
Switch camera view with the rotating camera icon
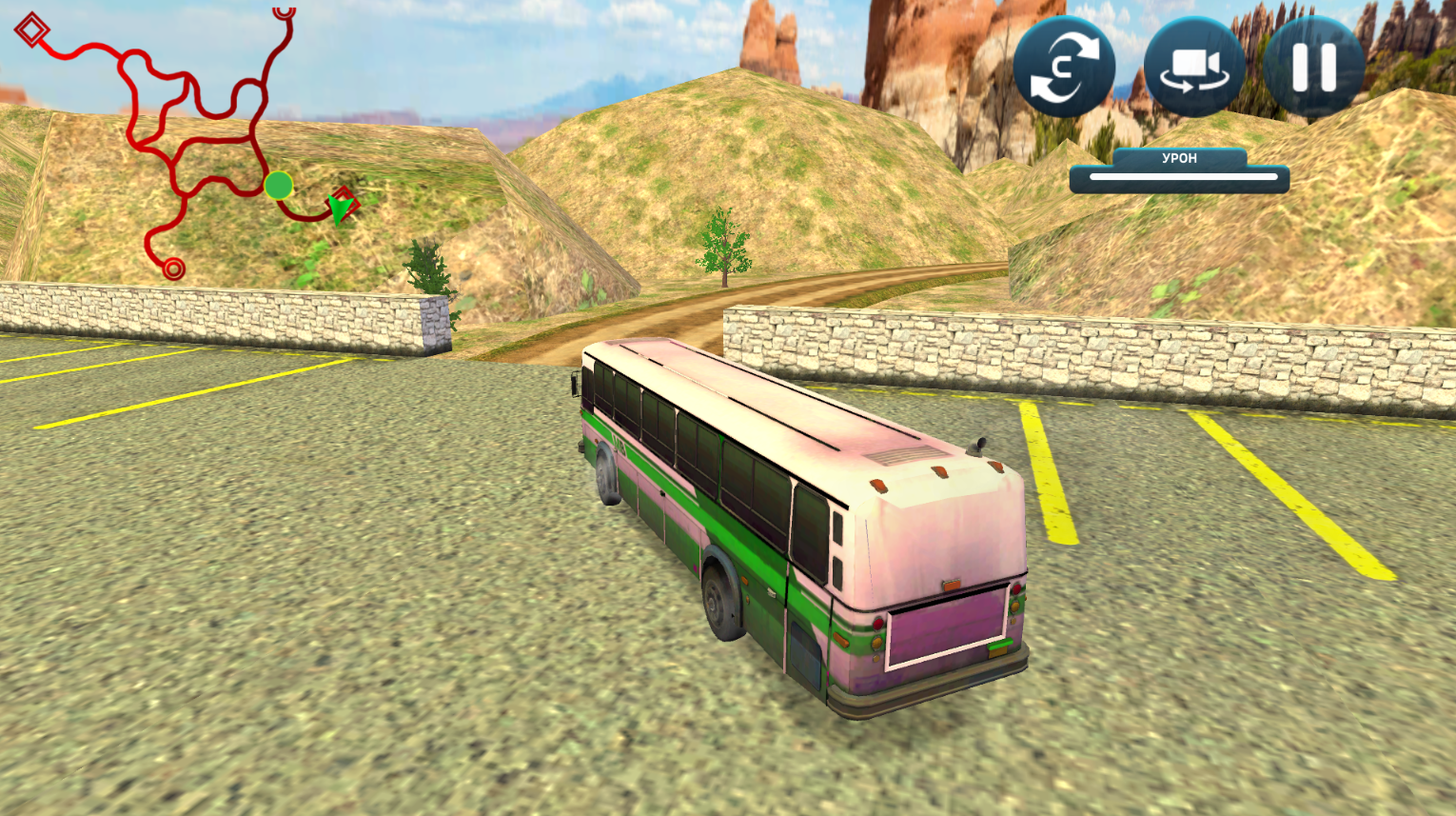(x=1193, y=67)
